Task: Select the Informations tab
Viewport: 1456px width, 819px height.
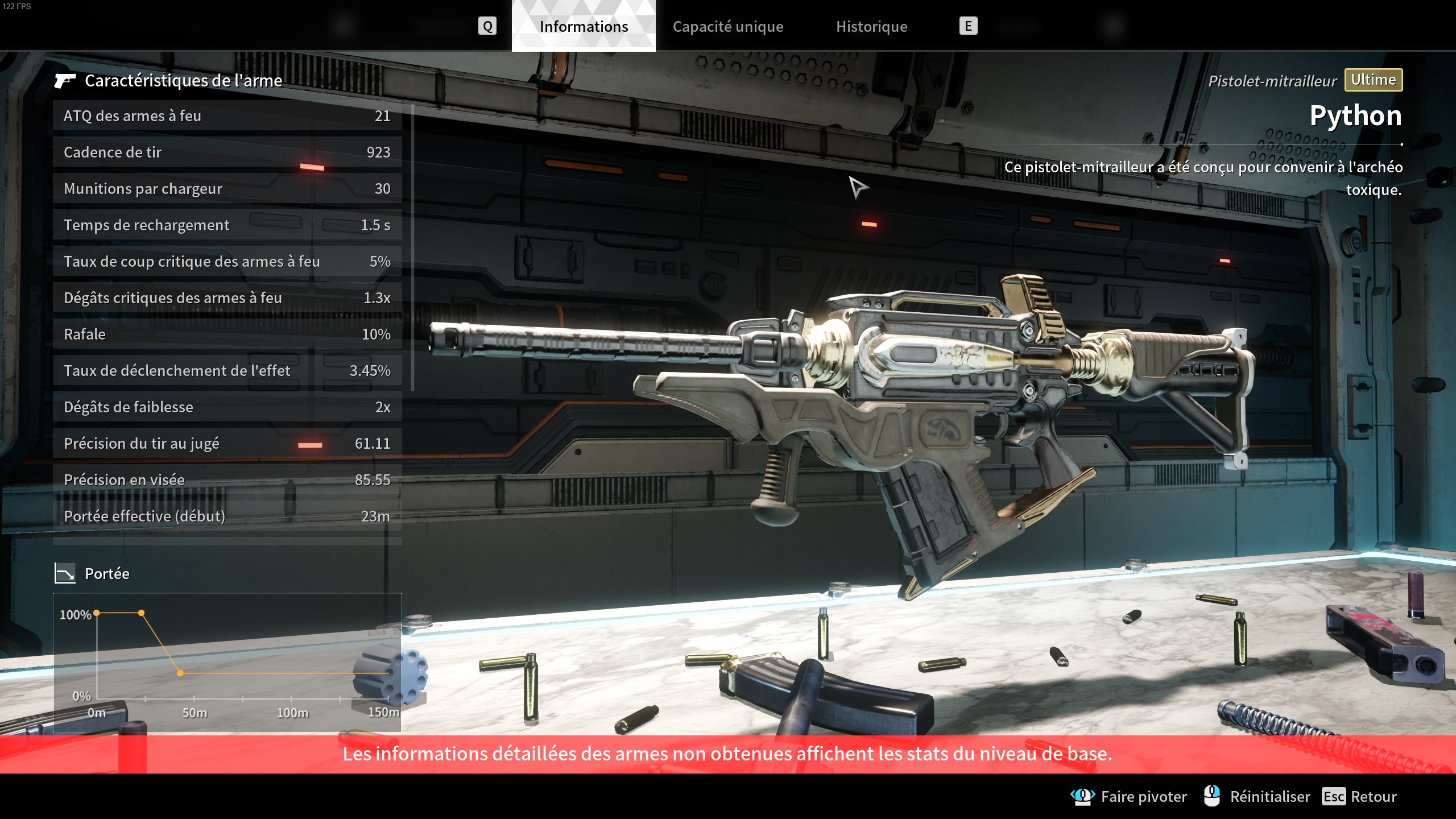Action: 584,27
